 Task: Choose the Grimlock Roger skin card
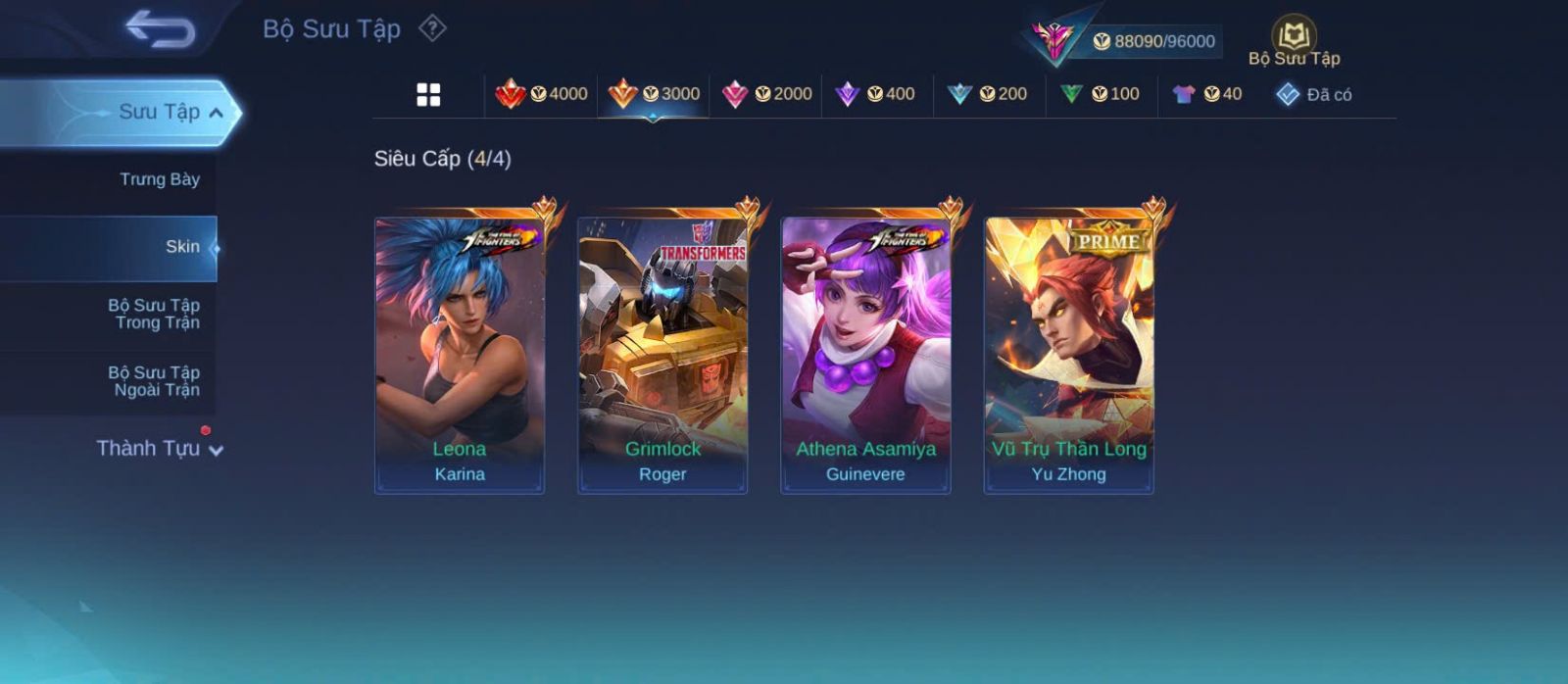coord(662,355)
